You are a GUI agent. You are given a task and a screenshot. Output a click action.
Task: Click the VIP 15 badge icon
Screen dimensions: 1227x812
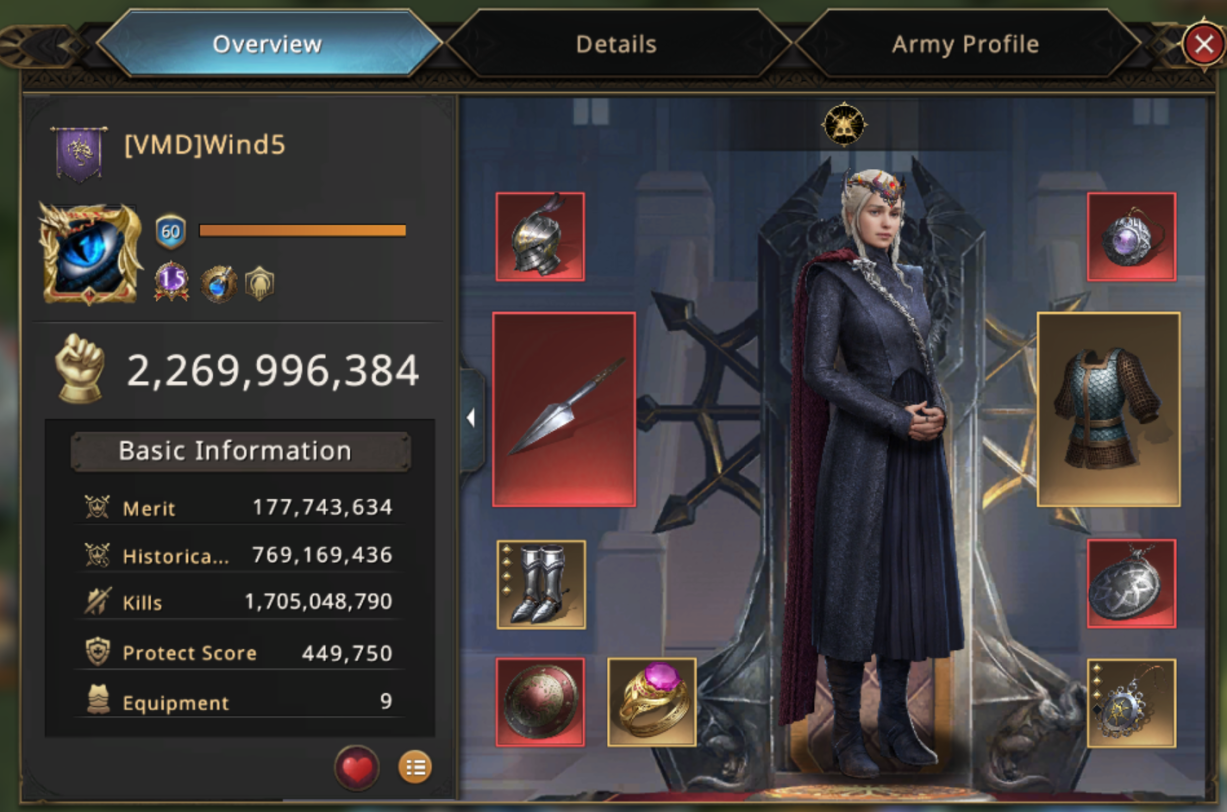[171, 282]
